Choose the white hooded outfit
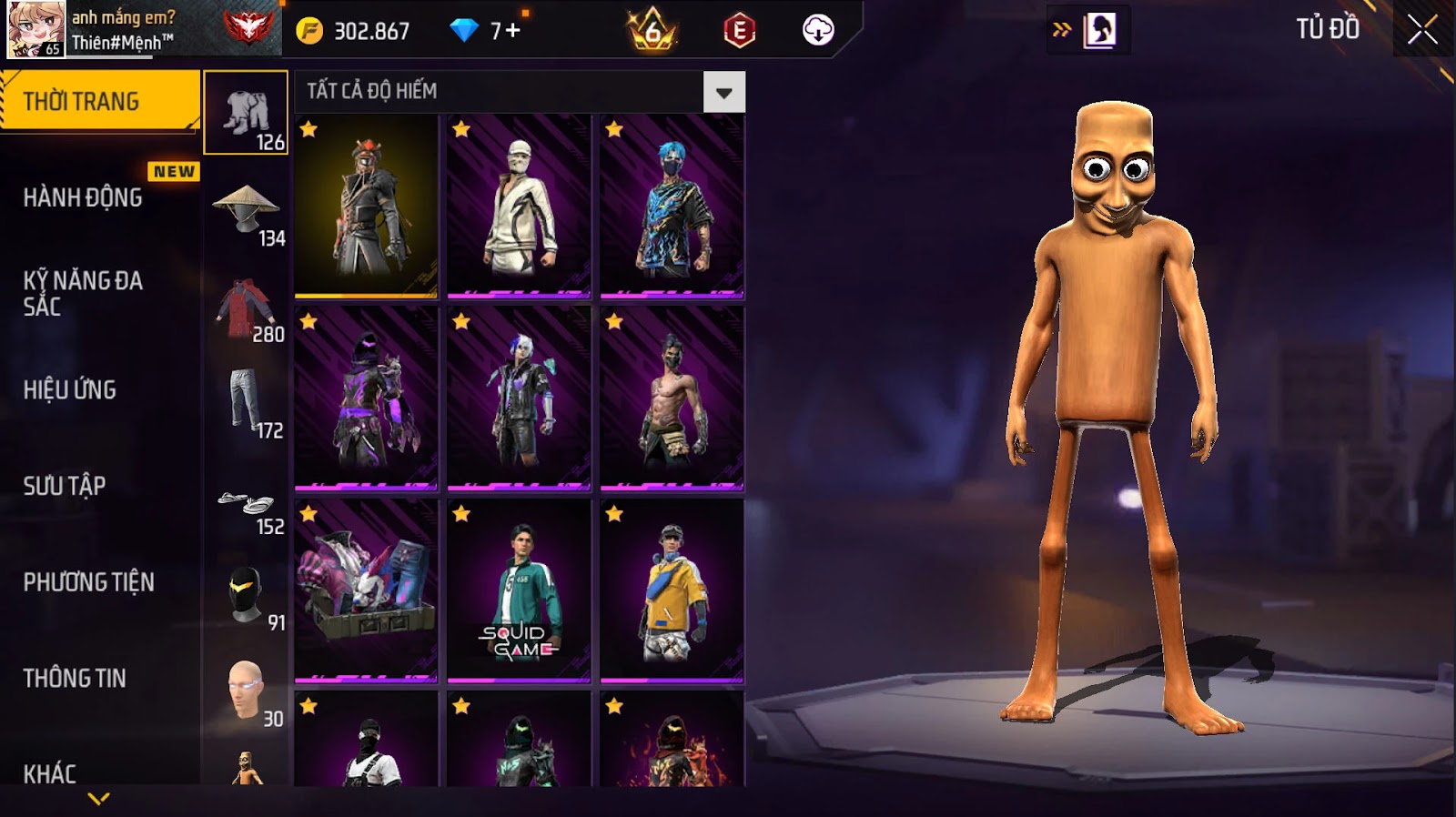The width and height of the screenshot is (1456, 817). click(519, 207)
